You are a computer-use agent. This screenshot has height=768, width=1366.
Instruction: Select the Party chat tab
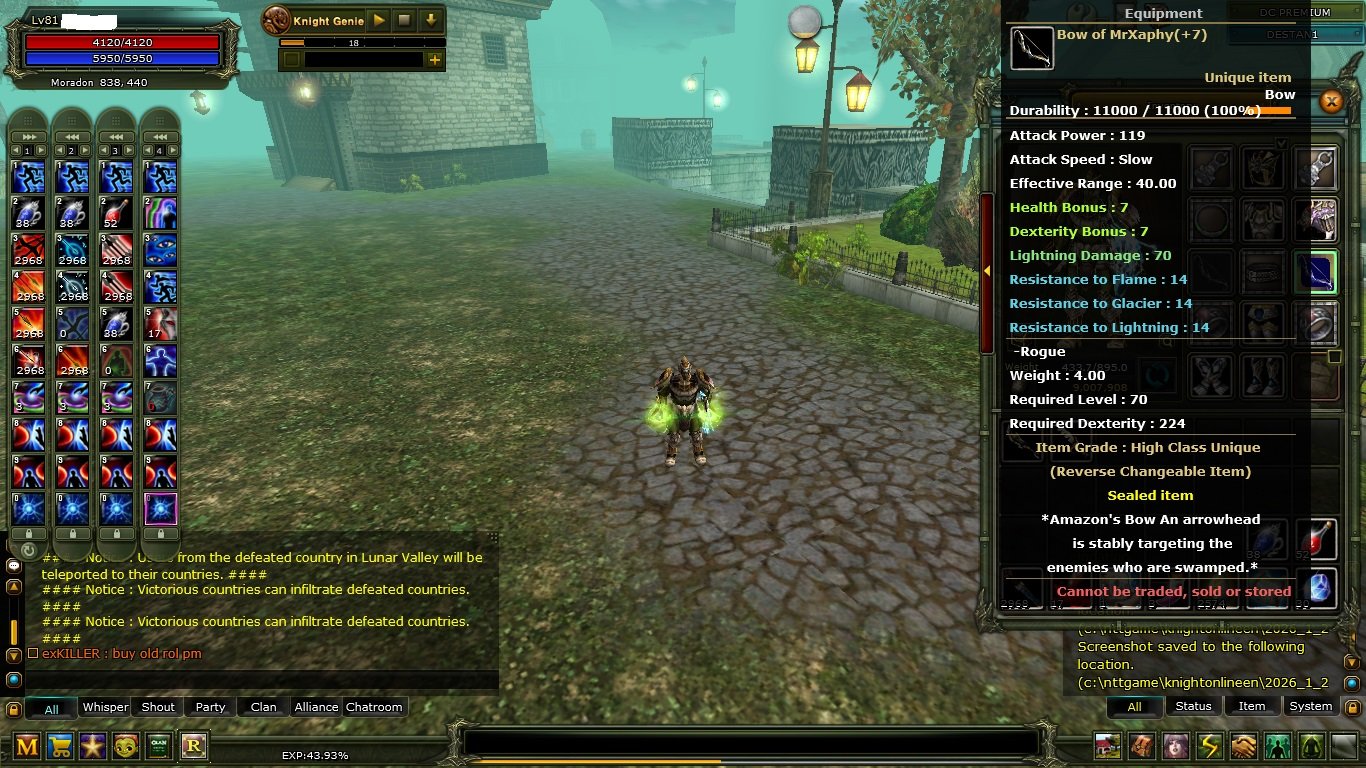click(210, 707)
